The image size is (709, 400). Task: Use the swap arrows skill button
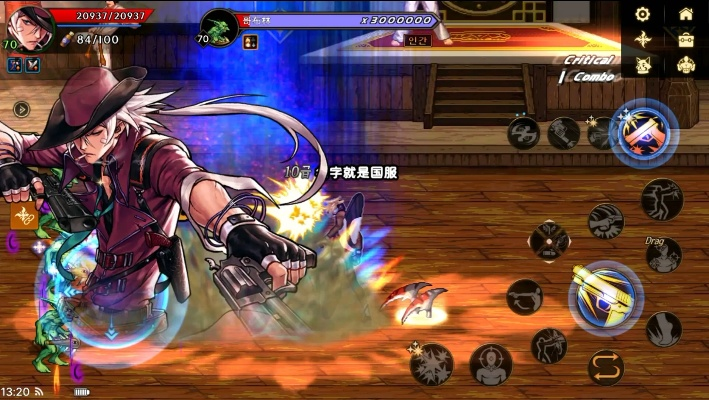pyautogui.click(x=605, y=366)
